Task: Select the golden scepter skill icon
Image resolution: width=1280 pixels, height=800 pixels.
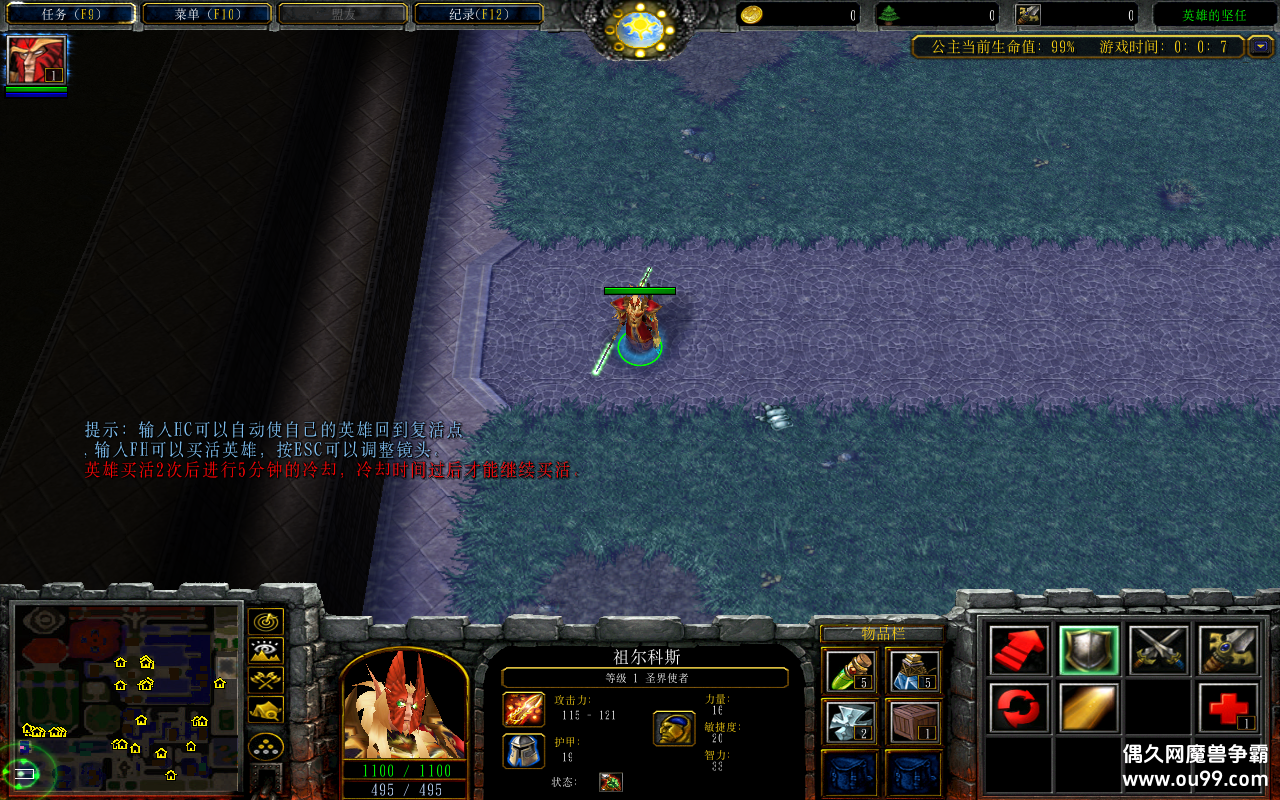Action: coord(1228,648)
